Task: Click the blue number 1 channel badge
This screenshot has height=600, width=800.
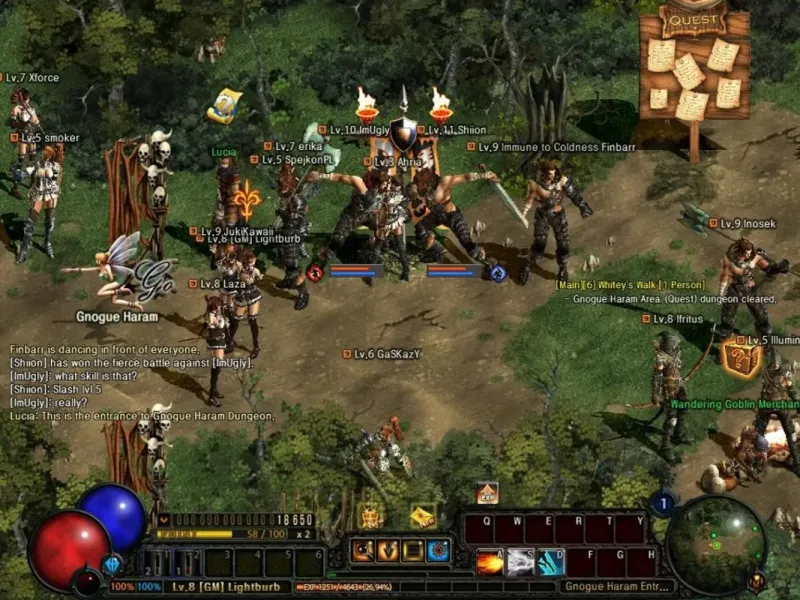Action: coord(661,503)
